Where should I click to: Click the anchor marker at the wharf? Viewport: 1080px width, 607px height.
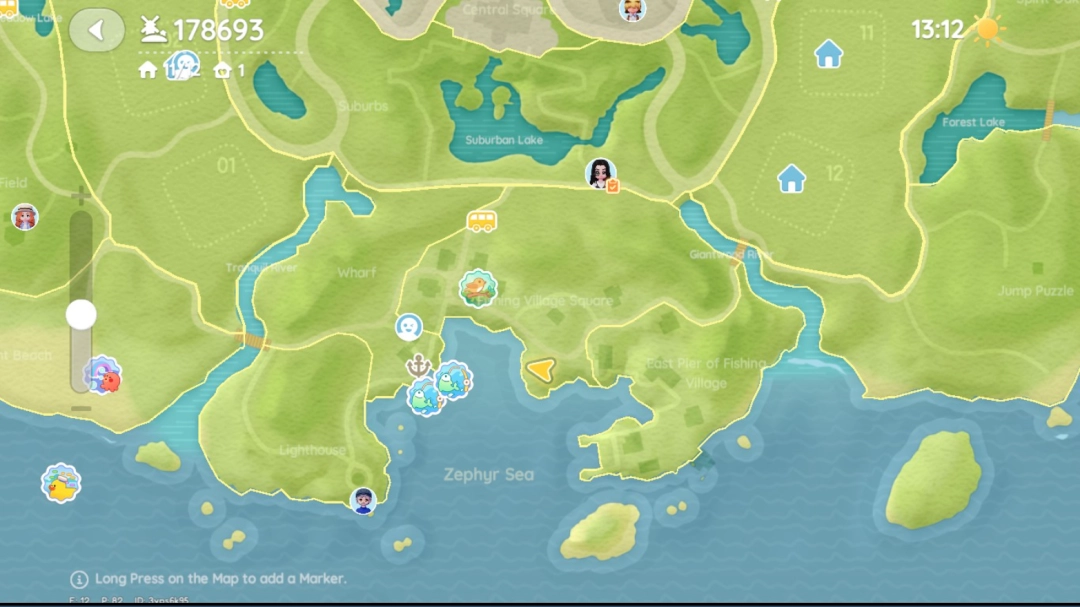click(x=418, y=365)
